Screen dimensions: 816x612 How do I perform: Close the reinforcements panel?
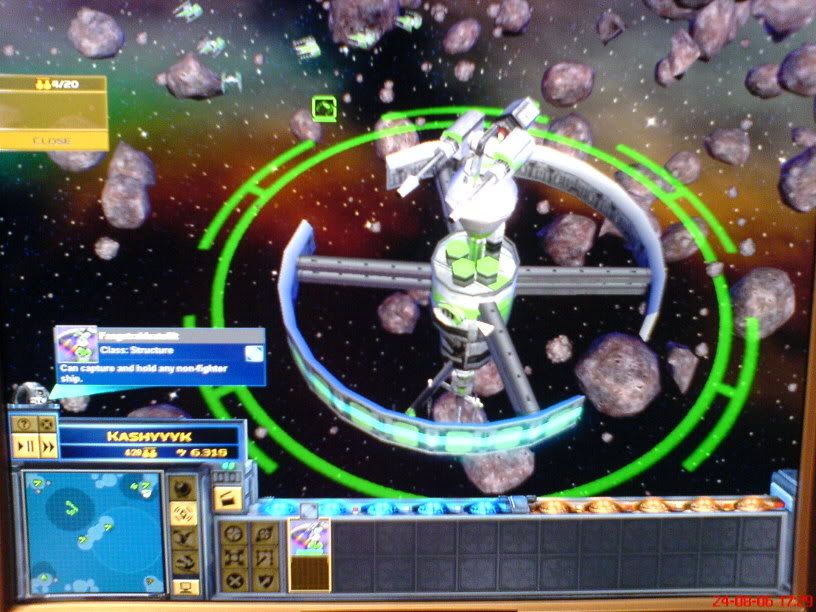click(52, 139)
